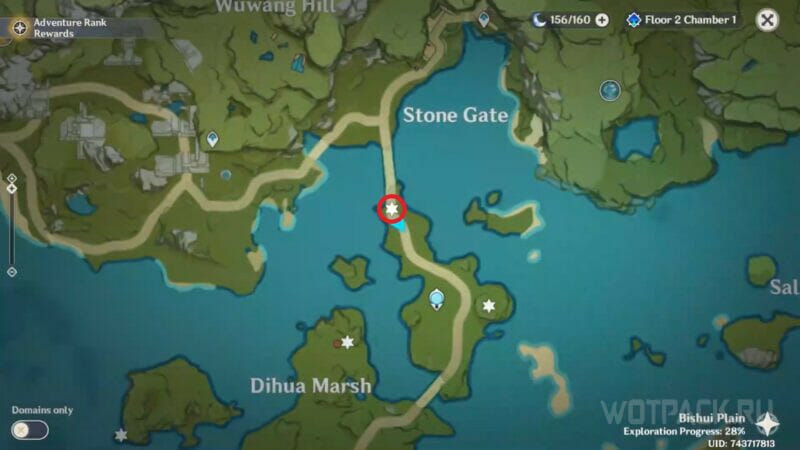The image size is (800, 450).
Task: Close the map with the X button
Action: tap(767, 20)
